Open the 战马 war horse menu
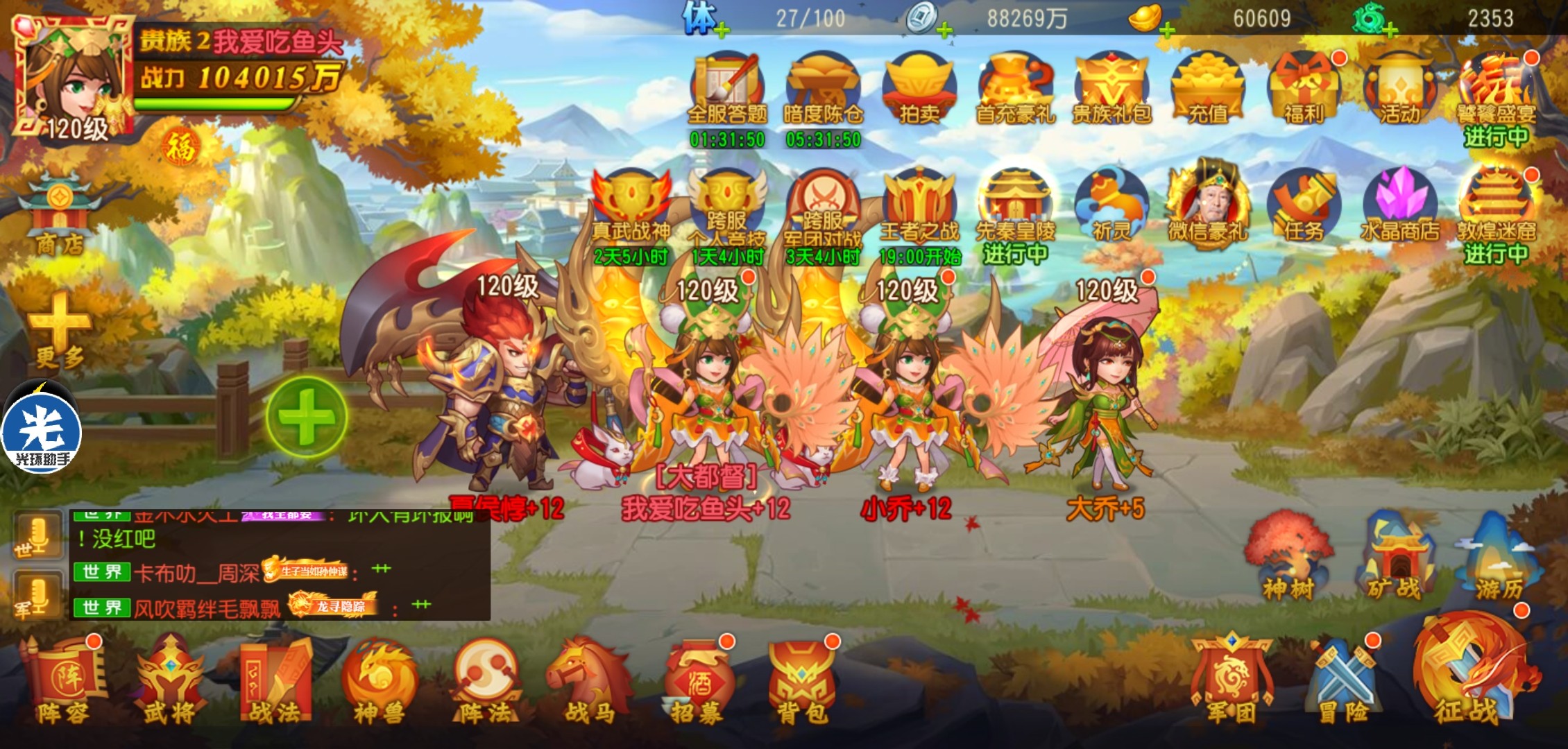 coord(590,683)
